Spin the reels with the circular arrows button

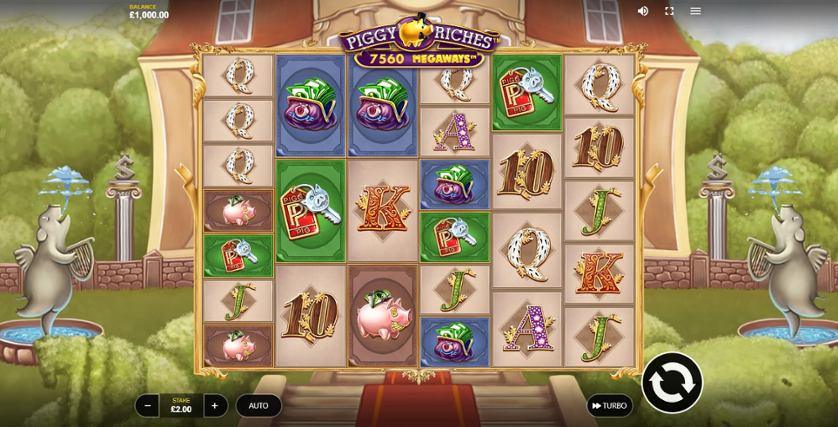coord(672,382)
